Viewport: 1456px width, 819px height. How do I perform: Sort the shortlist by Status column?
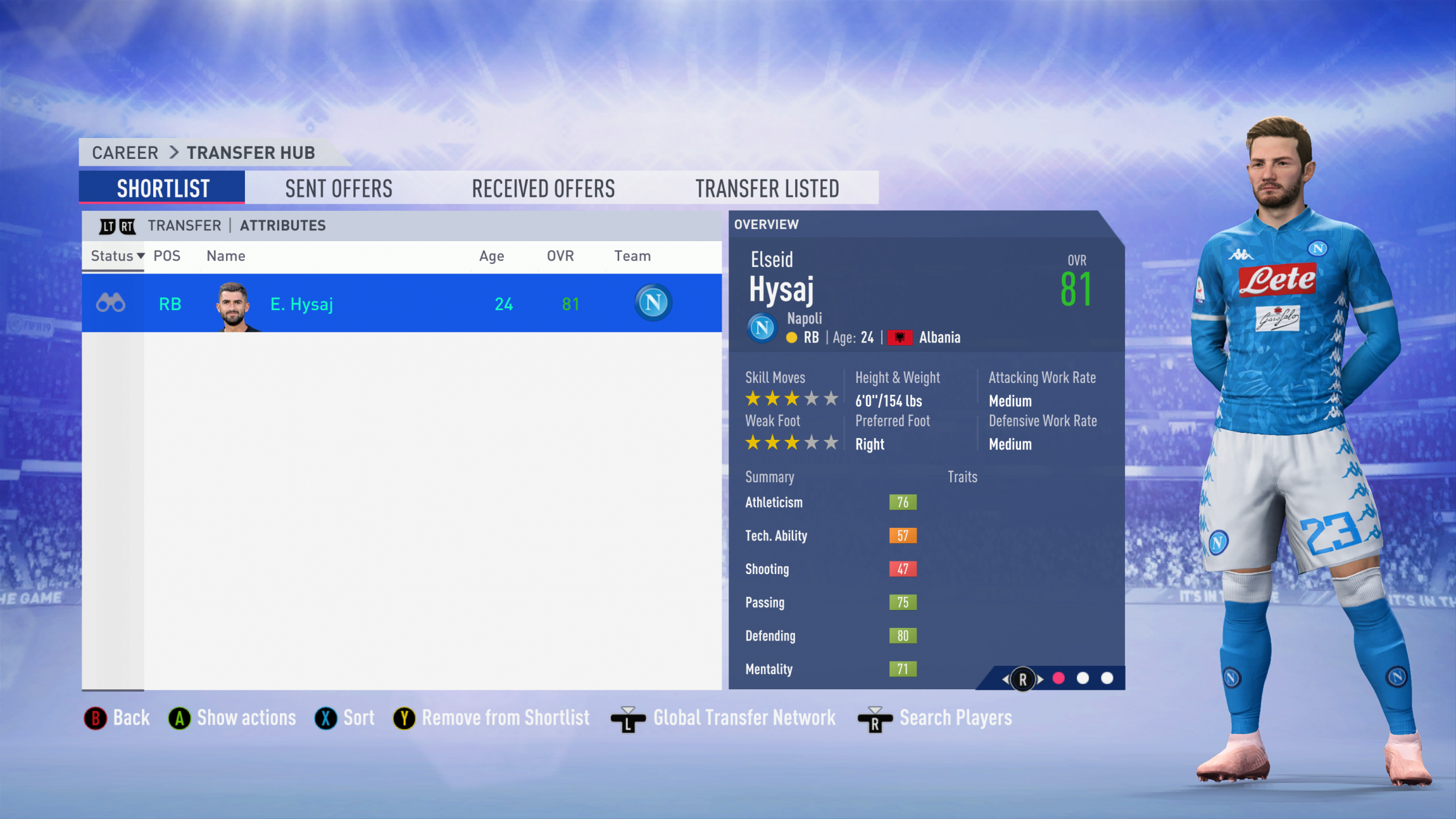pyautogui.click(x=117, y=256)
